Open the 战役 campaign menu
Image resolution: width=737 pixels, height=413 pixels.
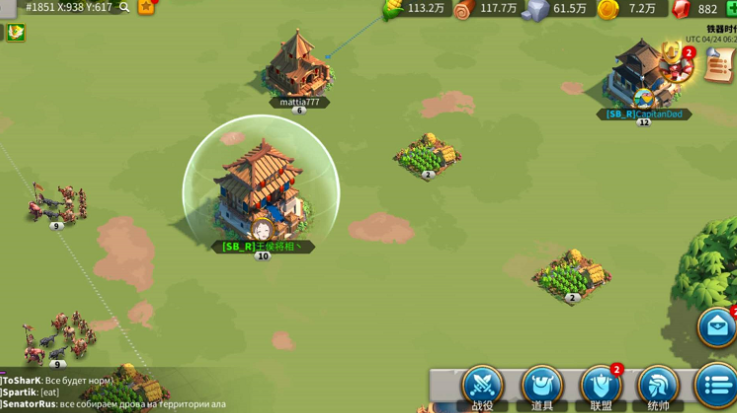tap(482, 386)
